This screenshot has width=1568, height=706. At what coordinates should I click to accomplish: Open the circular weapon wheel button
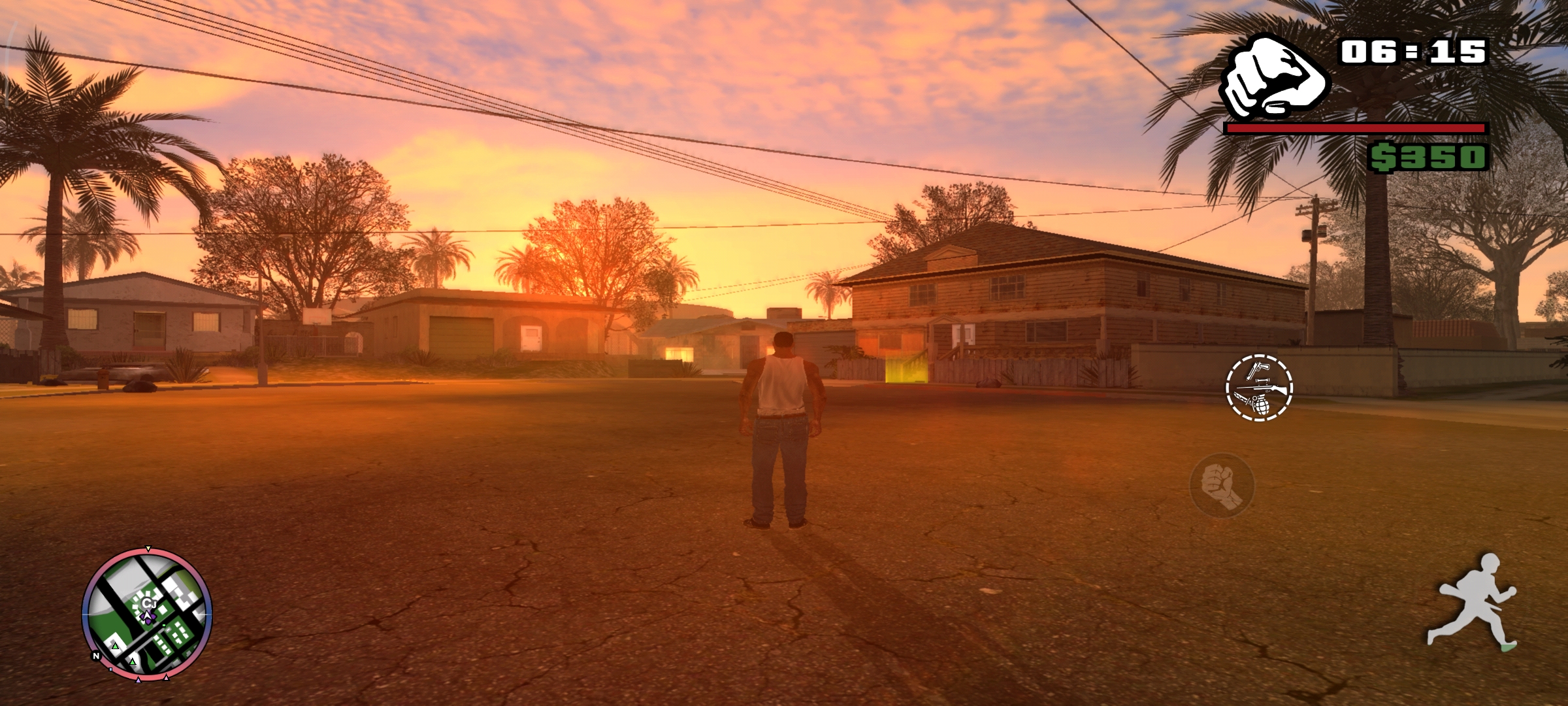1259,388
